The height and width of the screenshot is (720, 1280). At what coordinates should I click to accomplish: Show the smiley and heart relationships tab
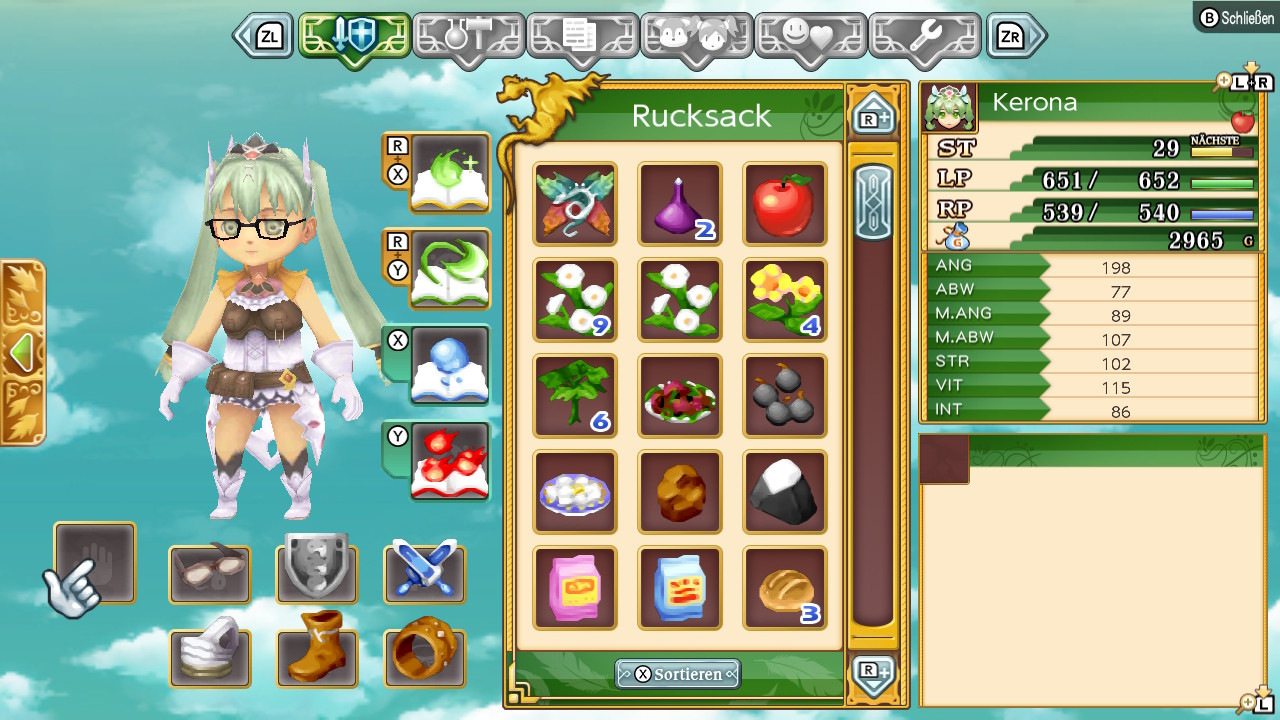point(810,39)
